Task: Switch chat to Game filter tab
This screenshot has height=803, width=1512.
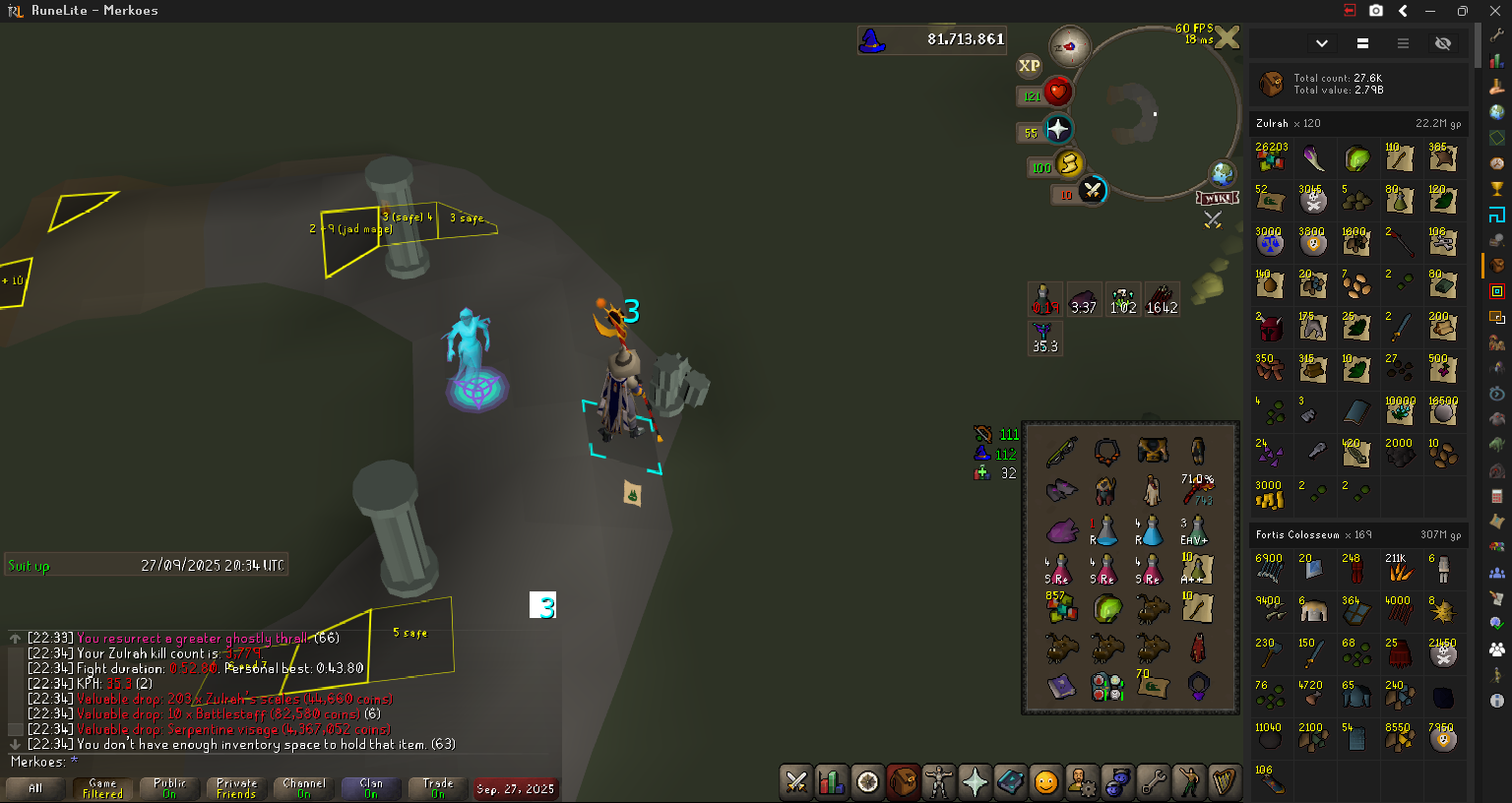Action: (102, 788)
